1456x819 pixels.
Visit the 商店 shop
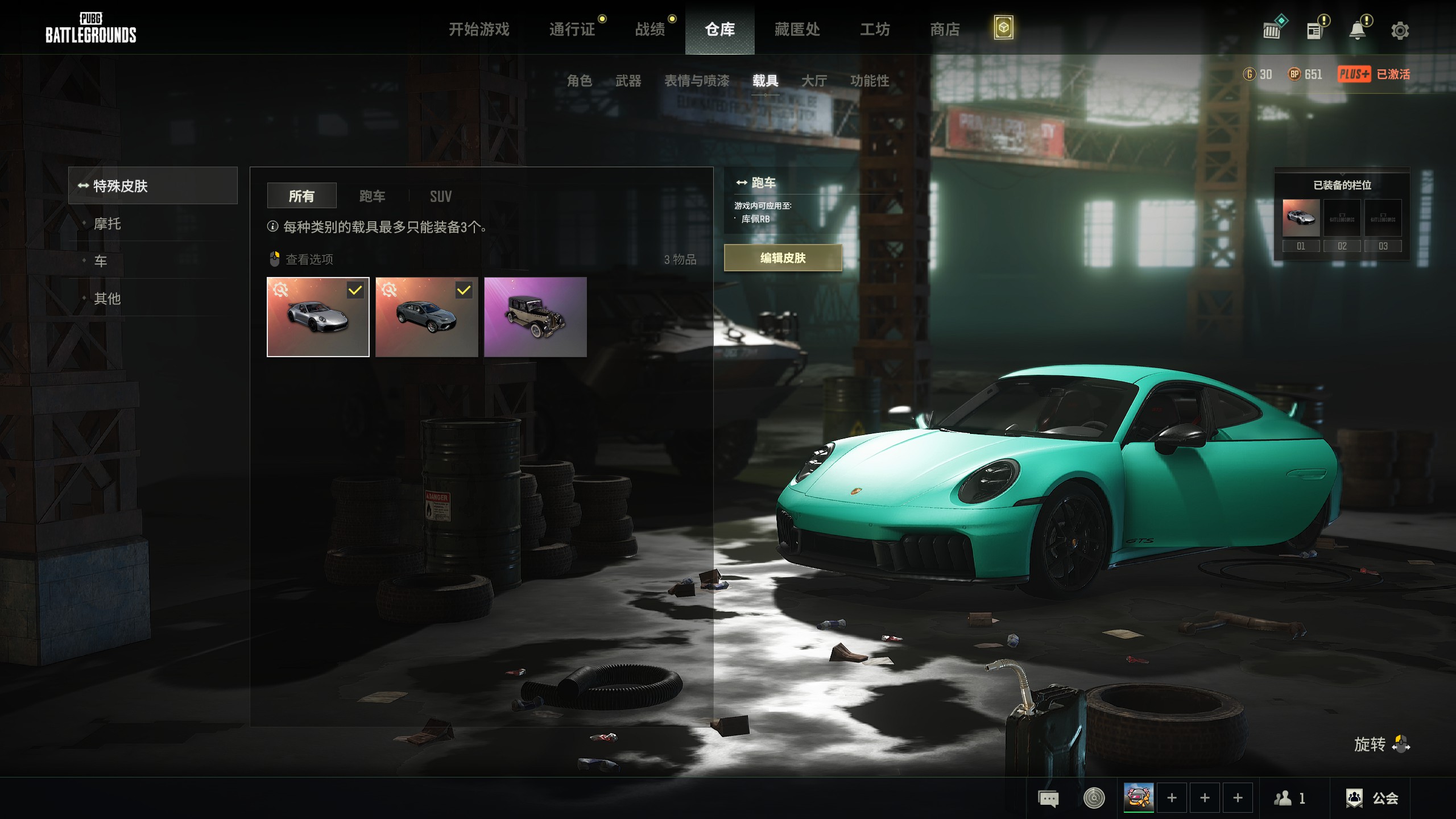[x=945, y=29]
